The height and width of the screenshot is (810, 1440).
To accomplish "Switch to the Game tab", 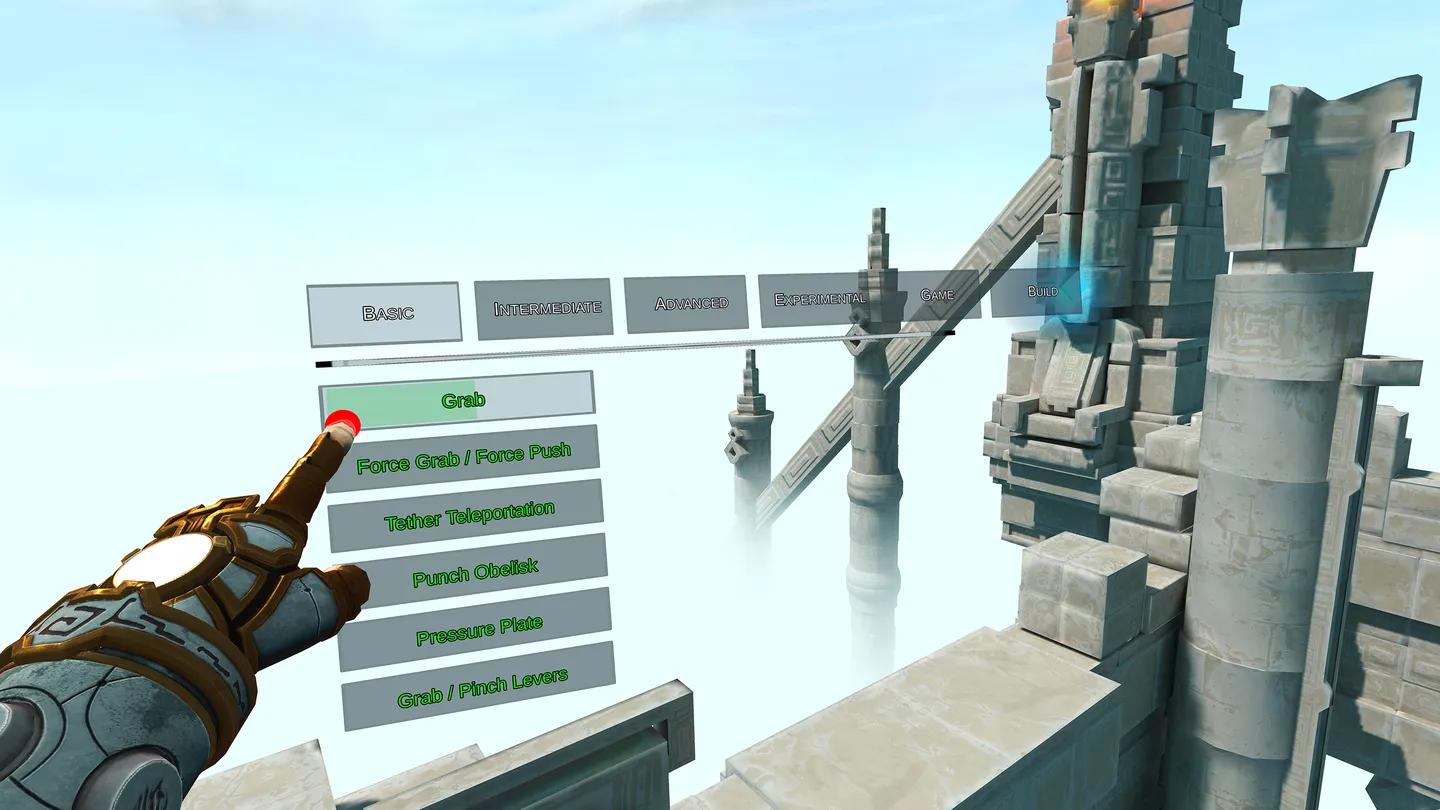I will [936, 294].
